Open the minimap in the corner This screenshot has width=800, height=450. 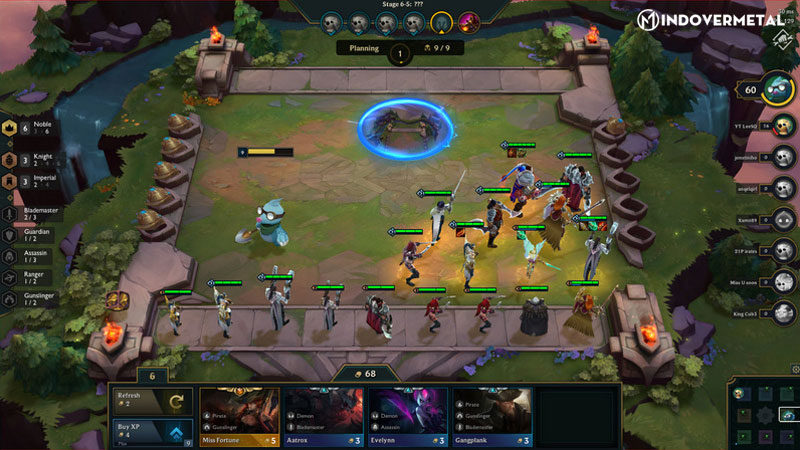(x=762, y=412)
